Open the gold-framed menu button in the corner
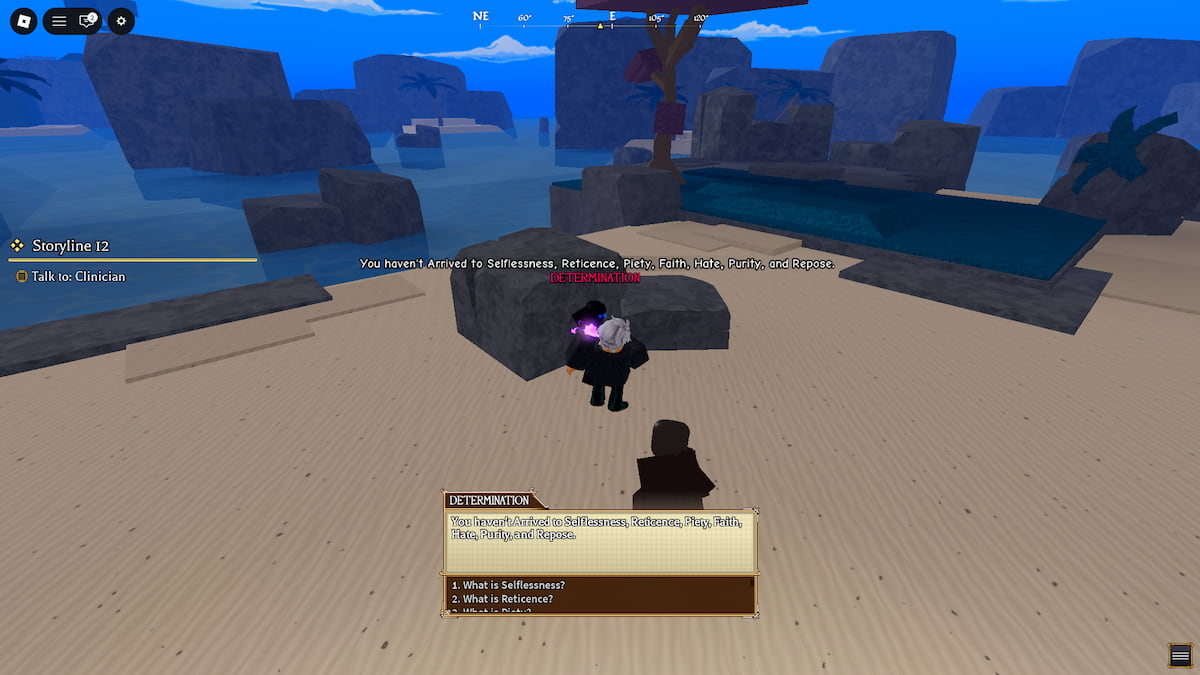This screenshot has height=675, width=1200. coord(1181,655)
